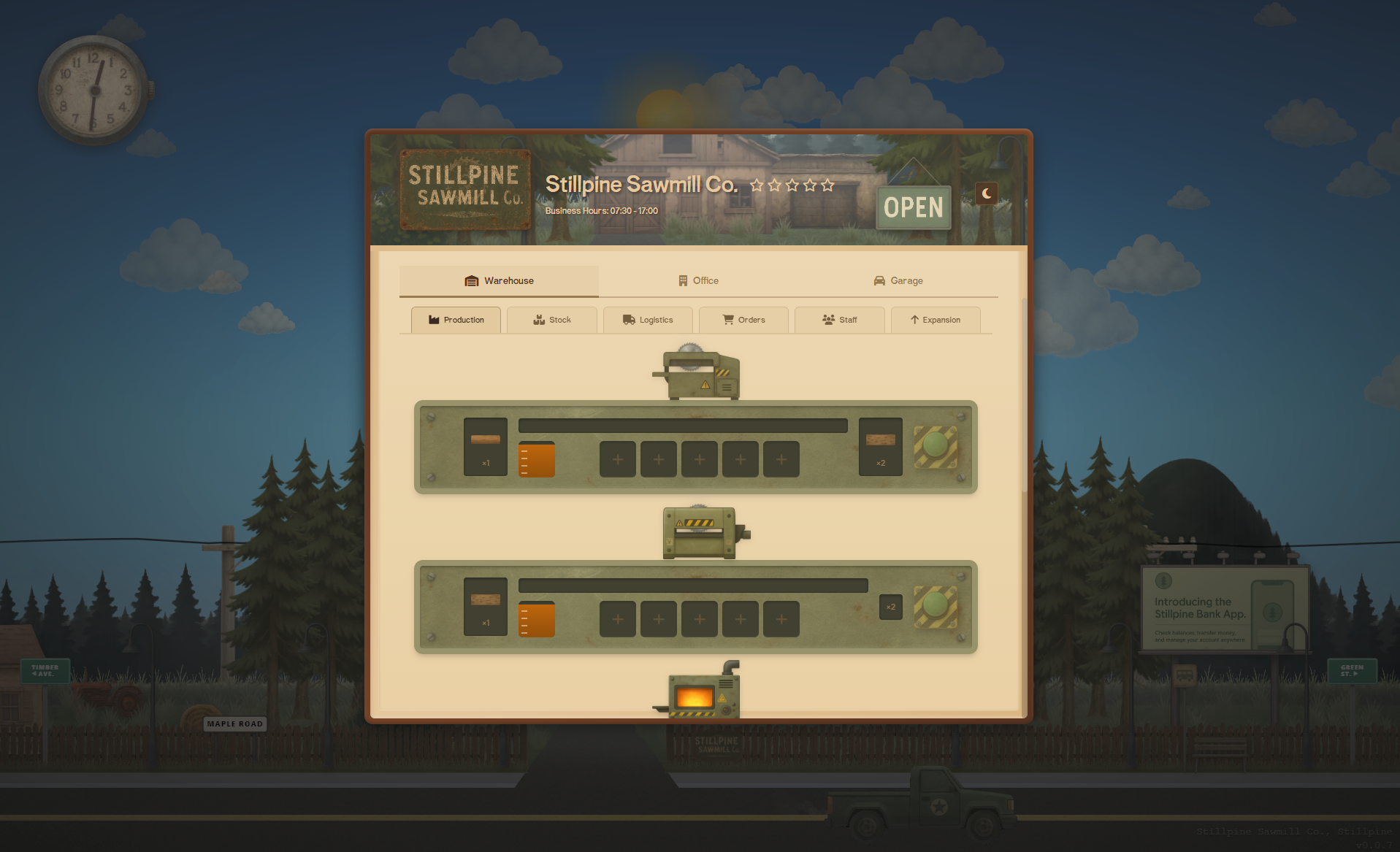Select the Production factory icon

coord(435,320)
